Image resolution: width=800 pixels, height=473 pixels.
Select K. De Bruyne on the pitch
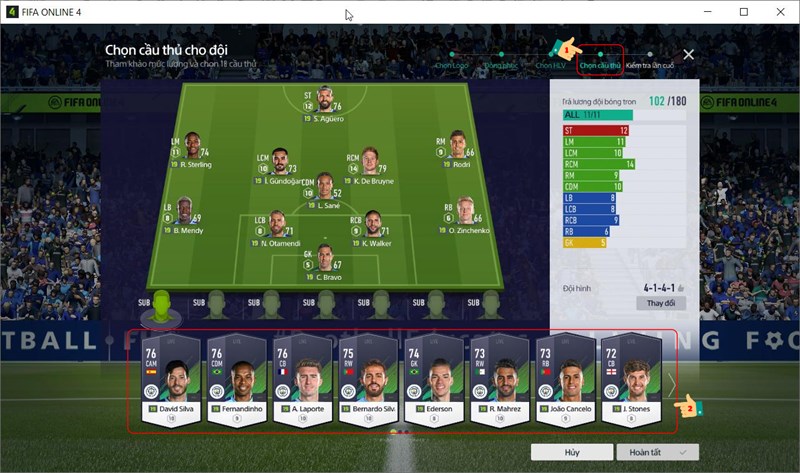click(369, 164)
